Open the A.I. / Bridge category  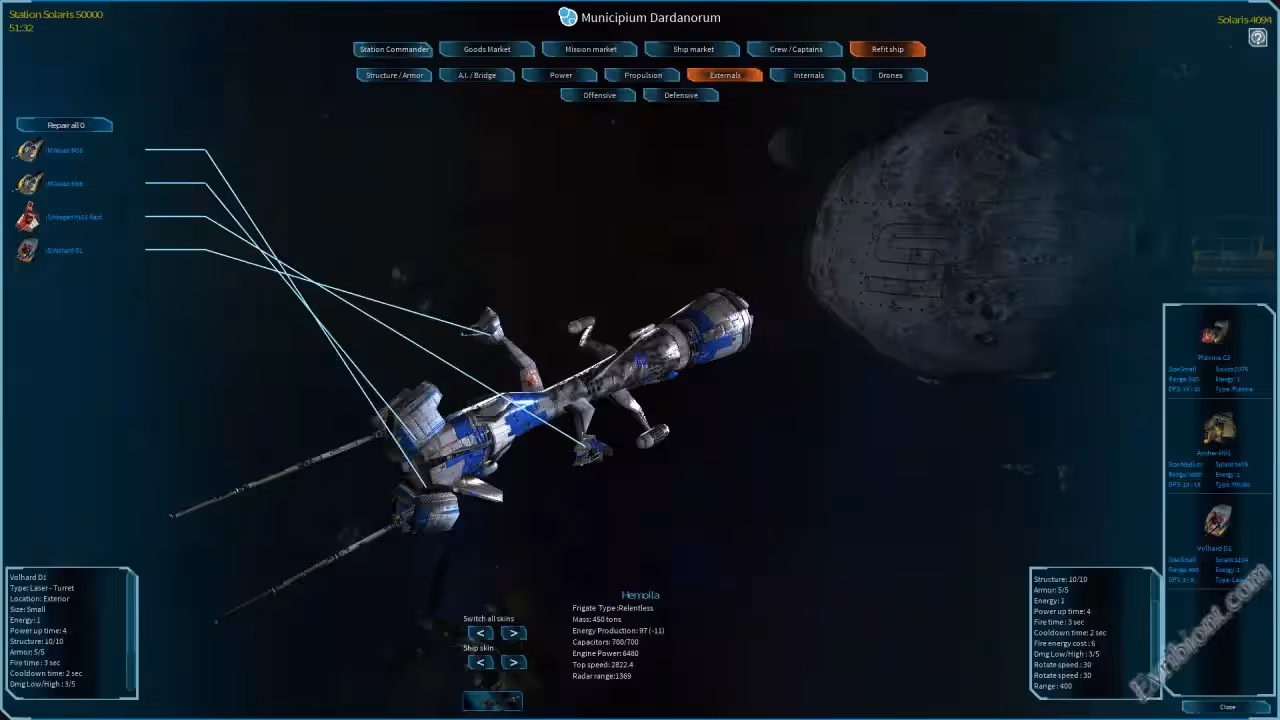click(477, 75)
